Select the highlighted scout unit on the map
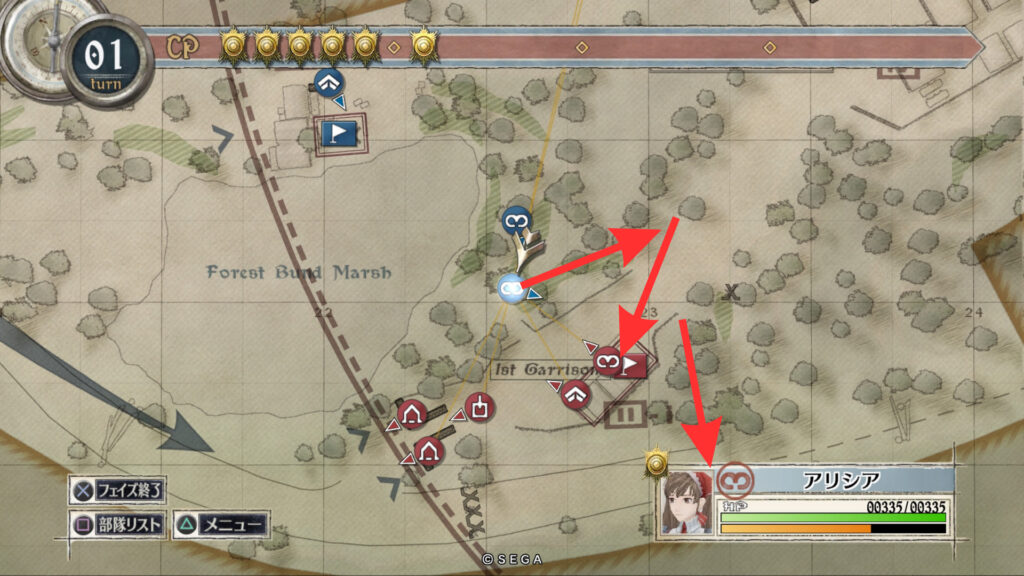 point(510,288)
